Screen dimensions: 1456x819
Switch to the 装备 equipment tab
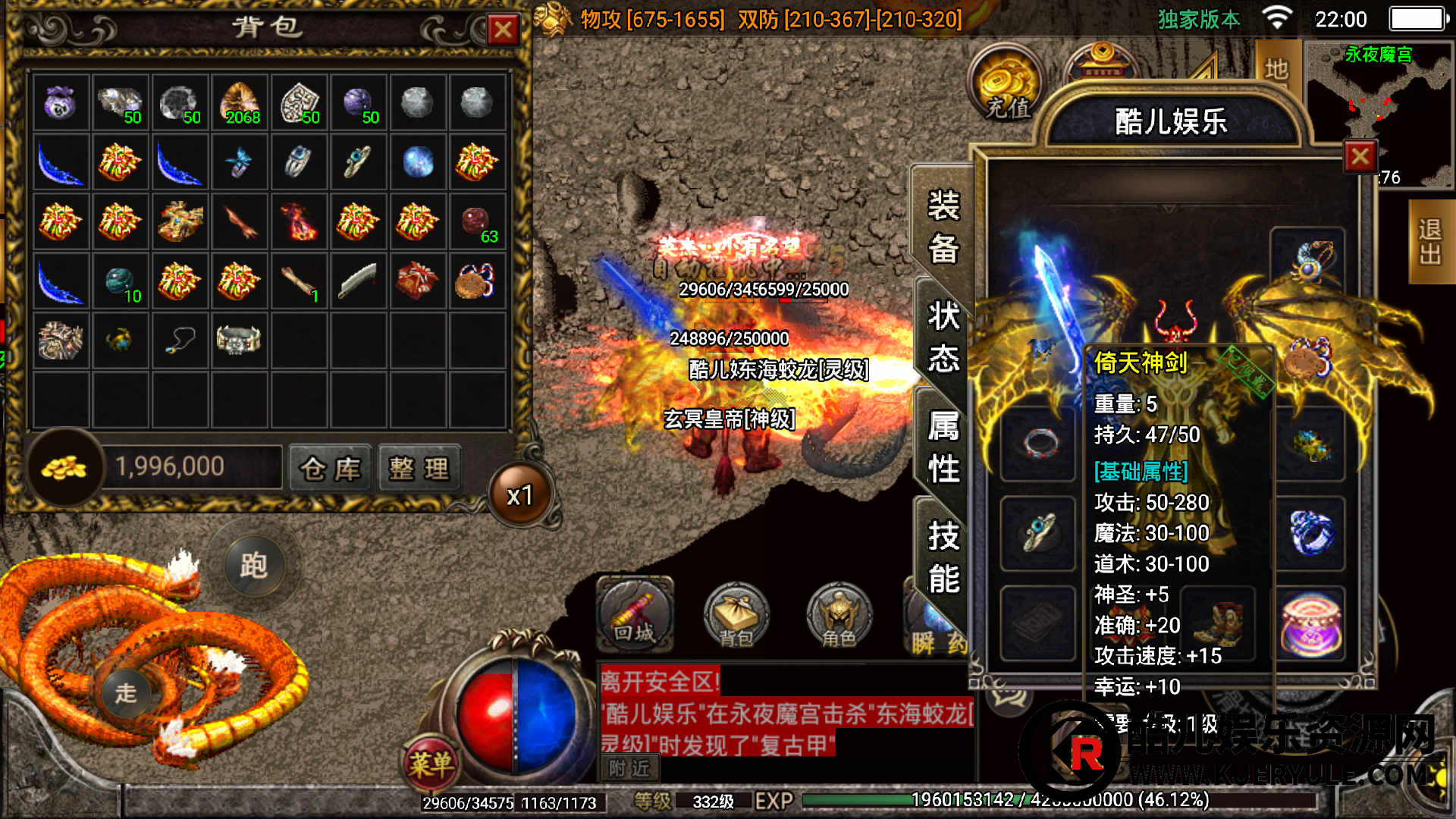point(943,227)
